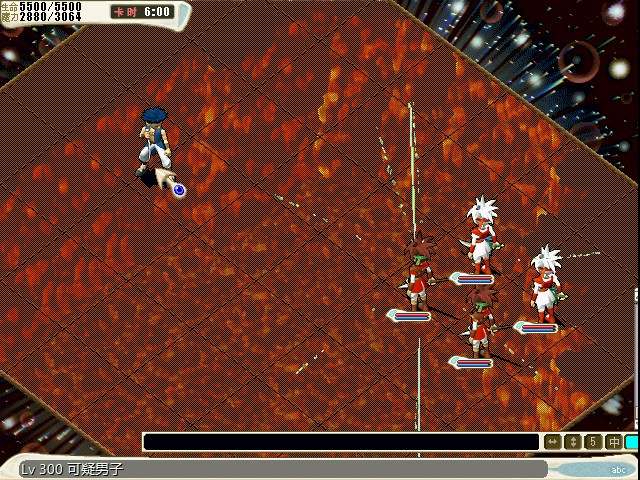The image size is (640, 480).
Task: Select the cyan chat color swatch
Action: tap(632, 441)
